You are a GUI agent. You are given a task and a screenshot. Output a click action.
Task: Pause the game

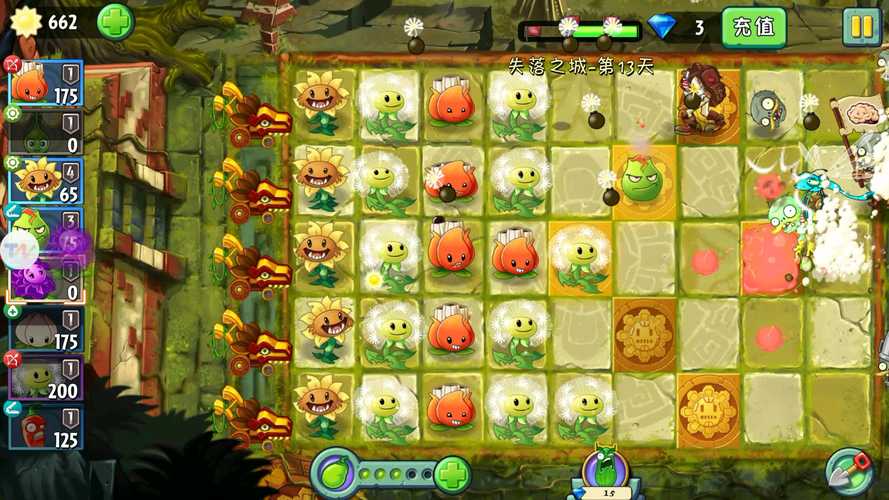pos(860,27)
